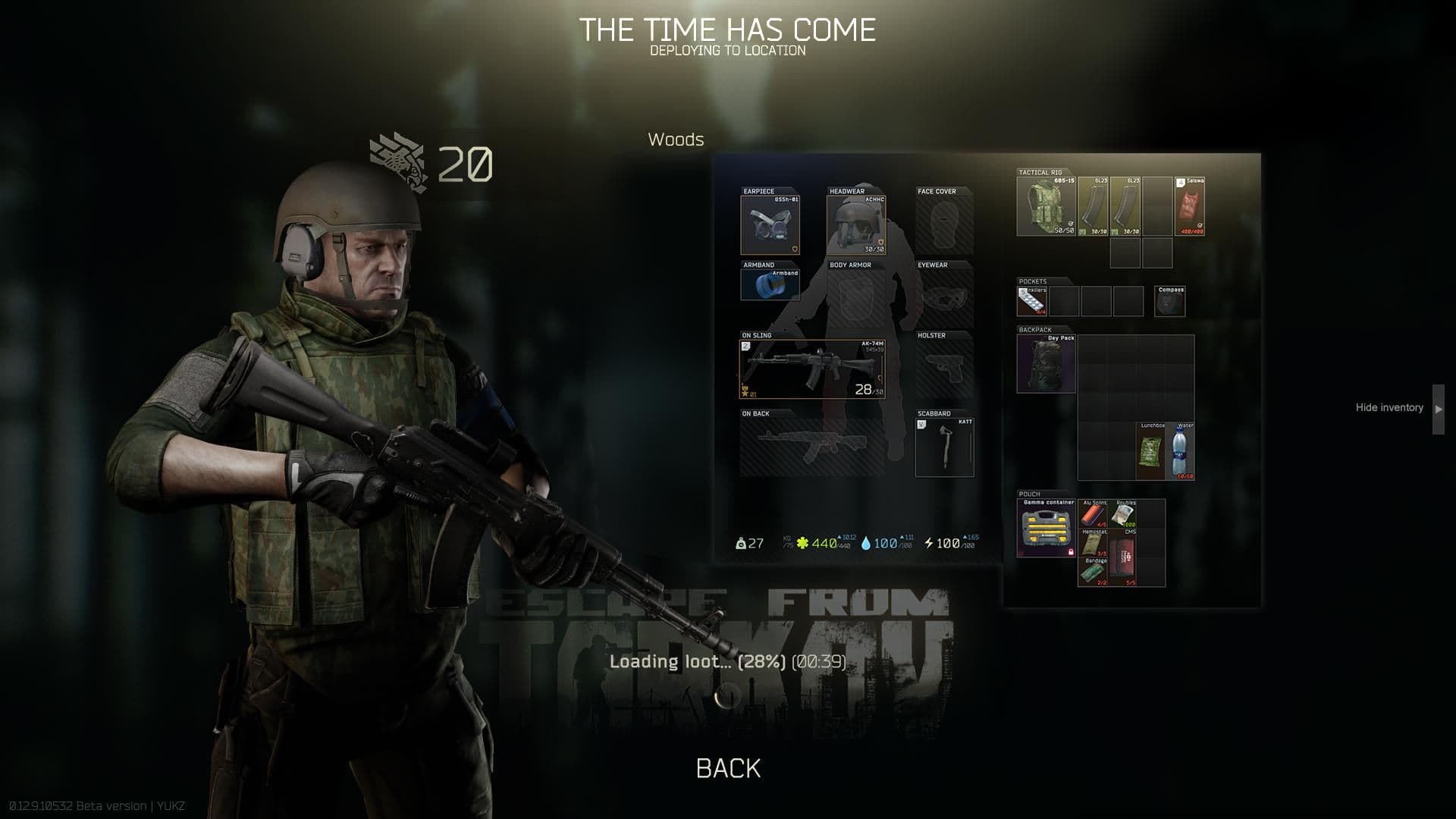Select the Water bottle item
1456x819 pixels.
(1180, 451)
